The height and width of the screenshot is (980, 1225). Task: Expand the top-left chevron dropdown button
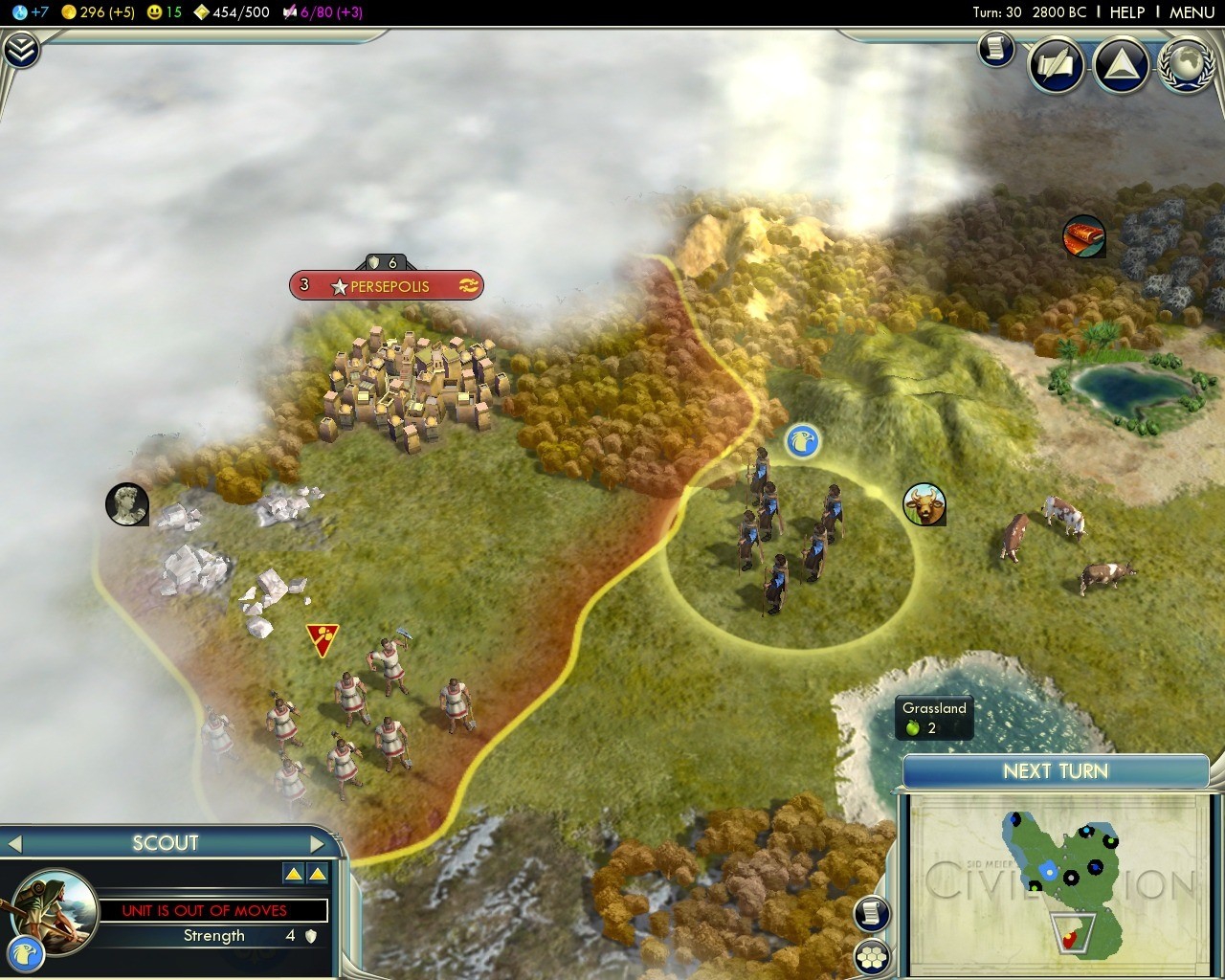[20, 50]
